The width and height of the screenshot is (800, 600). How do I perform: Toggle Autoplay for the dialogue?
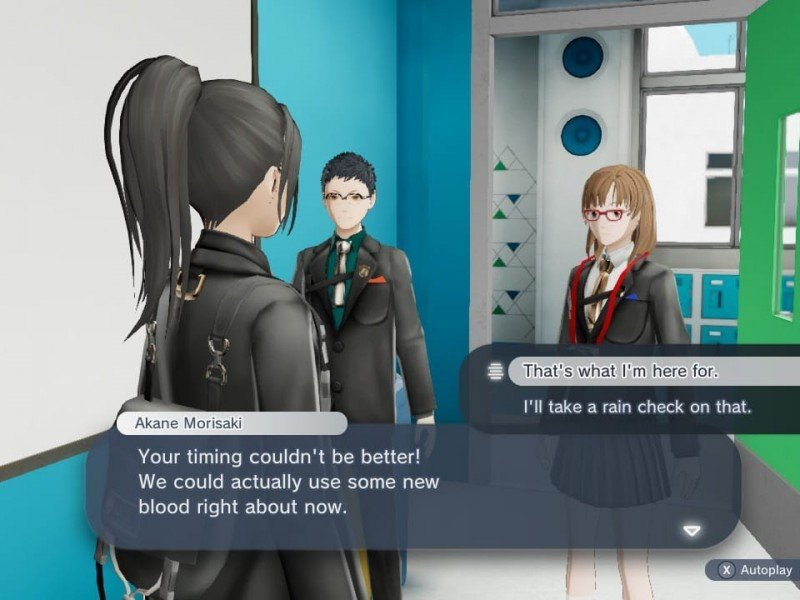pyautogui.click(x=755, y=570)
